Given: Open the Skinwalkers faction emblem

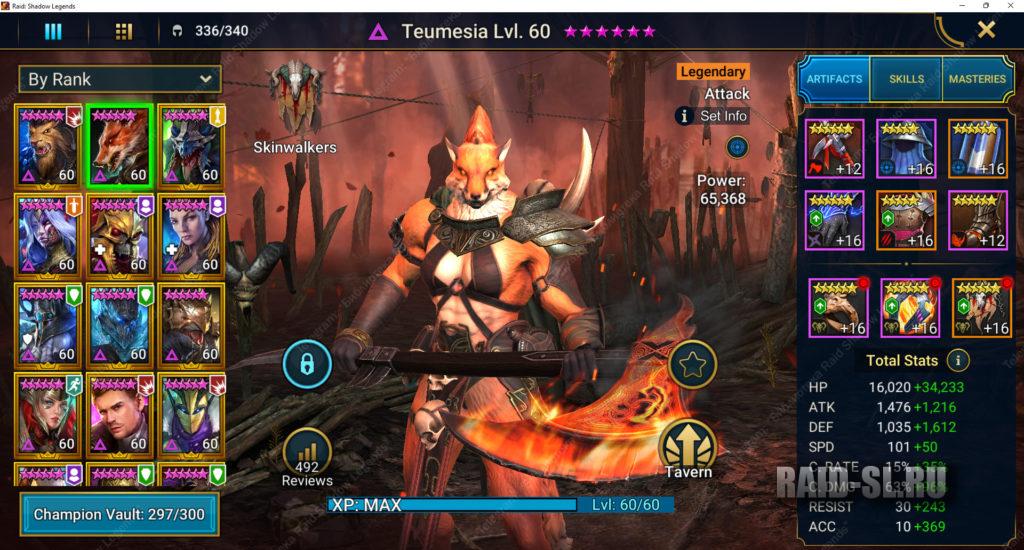Looking at the screenshot, I should (x=295, y=95).
